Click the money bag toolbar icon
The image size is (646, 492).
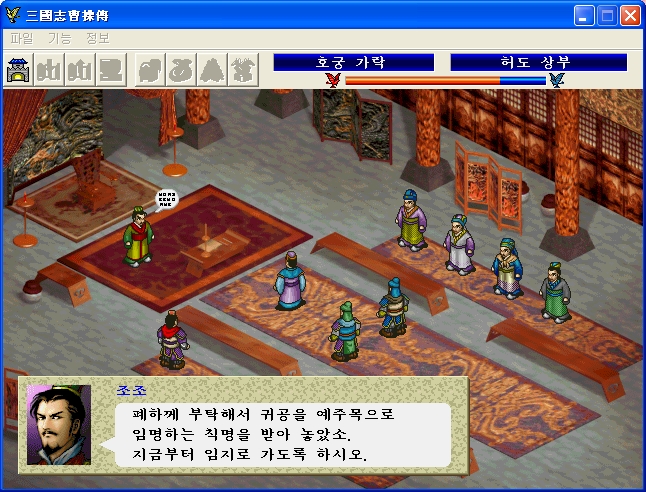182,69
